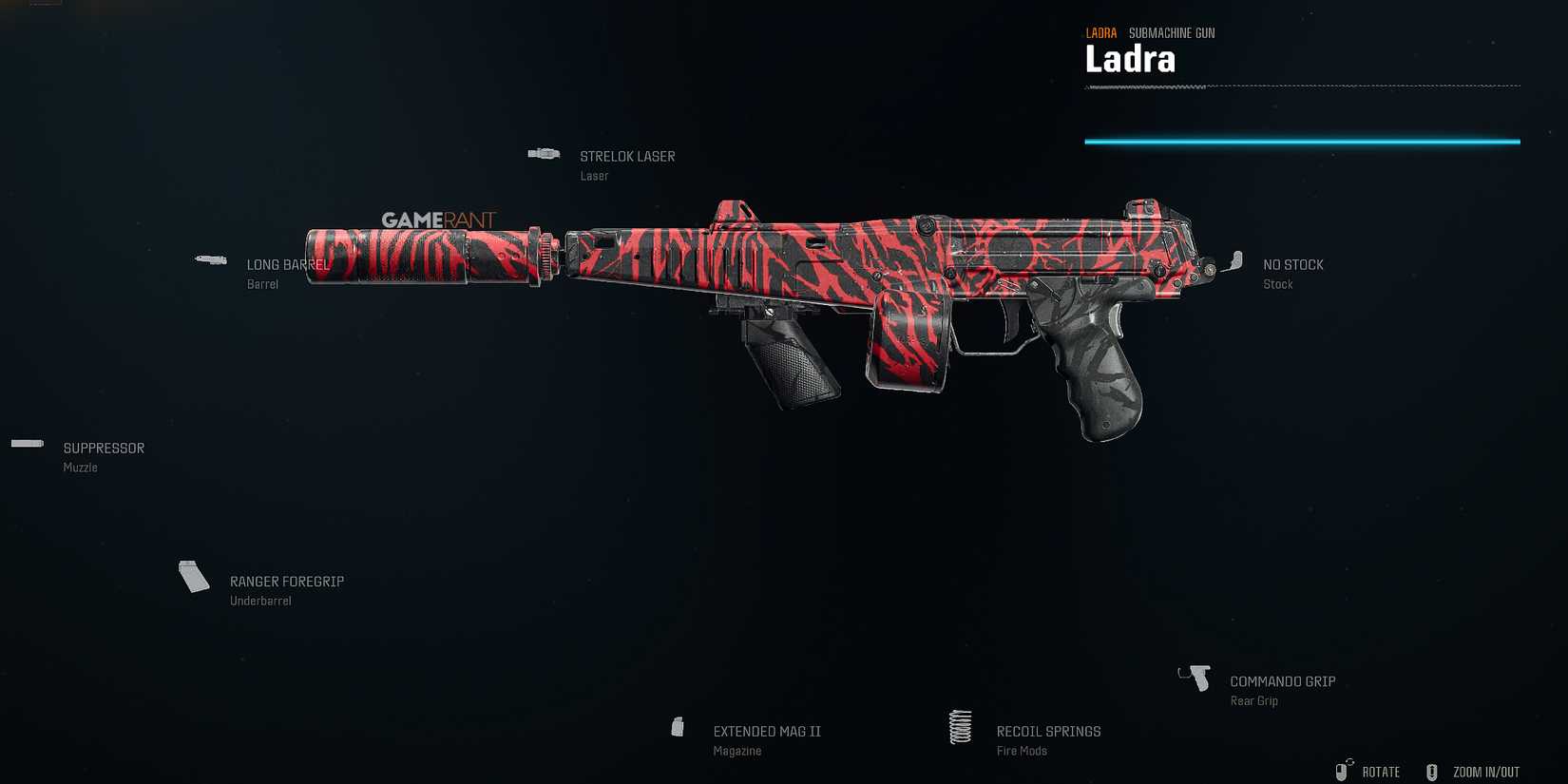Select the Suppressor muzzle attachment icon
This screenshot has height=784, width=1568.
[27, 443]
